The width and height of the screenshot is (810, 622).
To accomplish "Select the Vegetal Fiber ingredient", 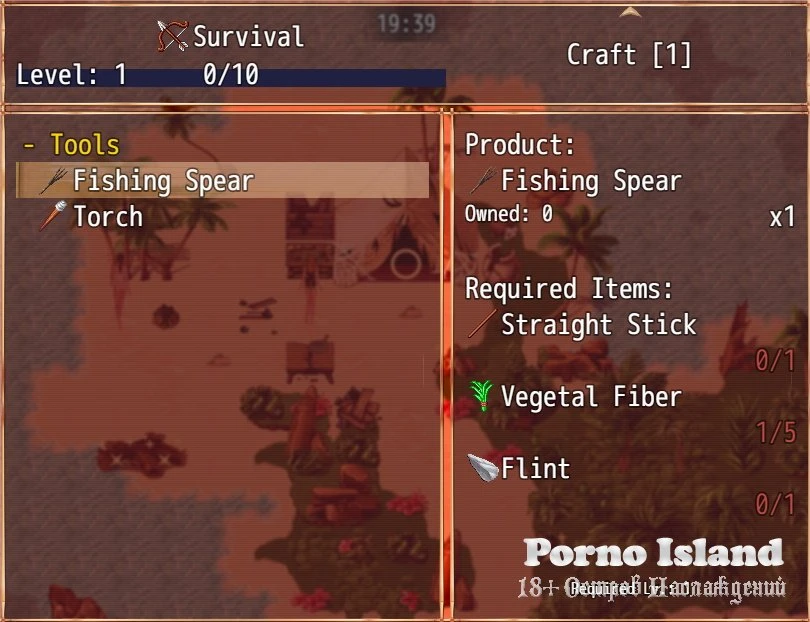I will pos(590,397).
